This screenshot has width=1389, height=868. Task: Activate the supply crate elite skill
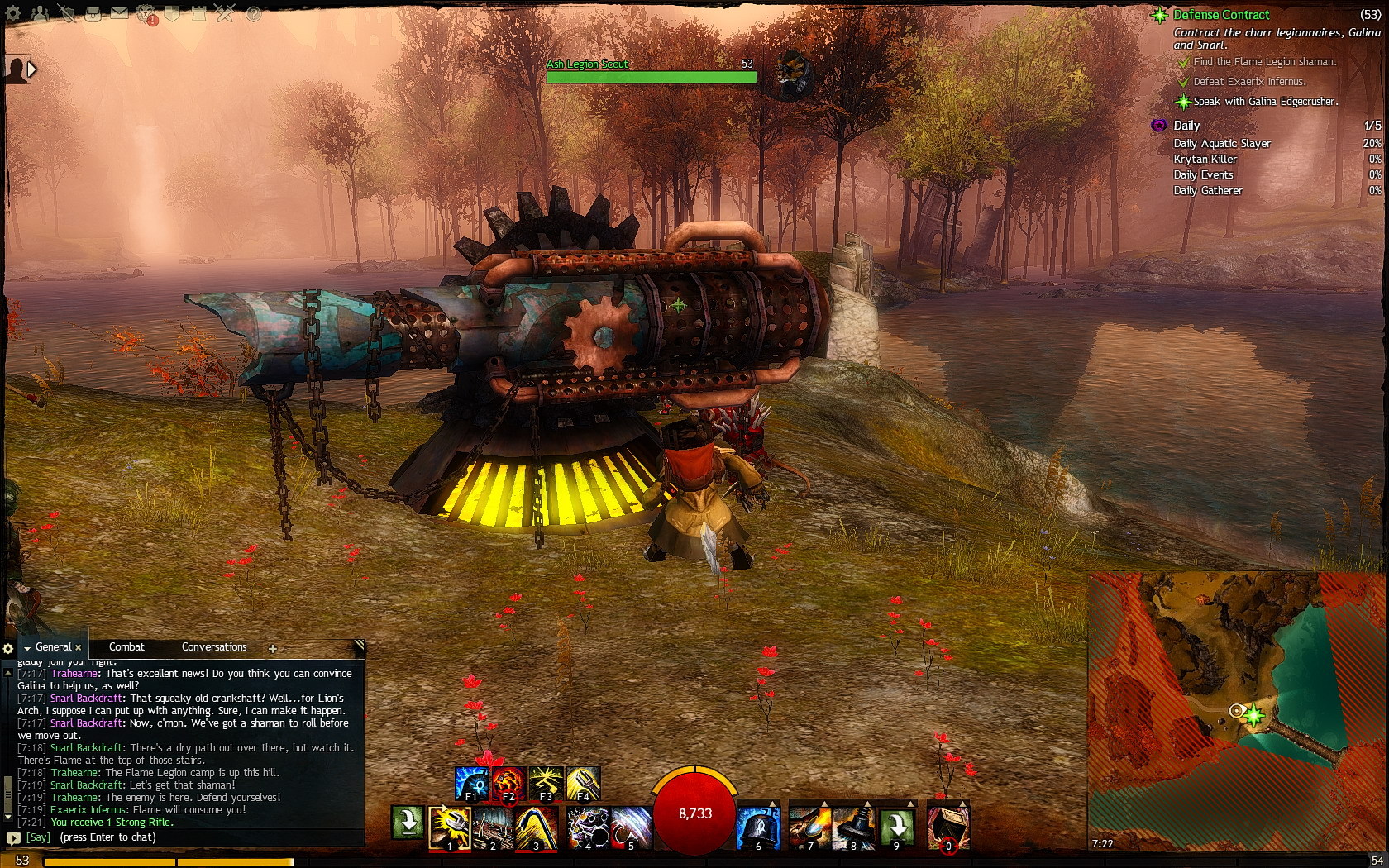(947, 827)
